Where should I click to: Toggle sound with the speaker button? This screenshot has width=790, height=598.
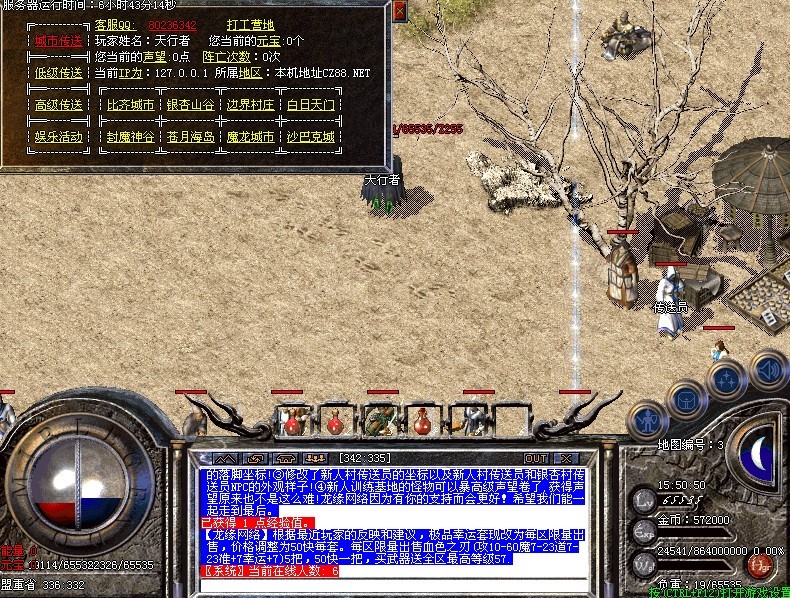click(767, 370)
